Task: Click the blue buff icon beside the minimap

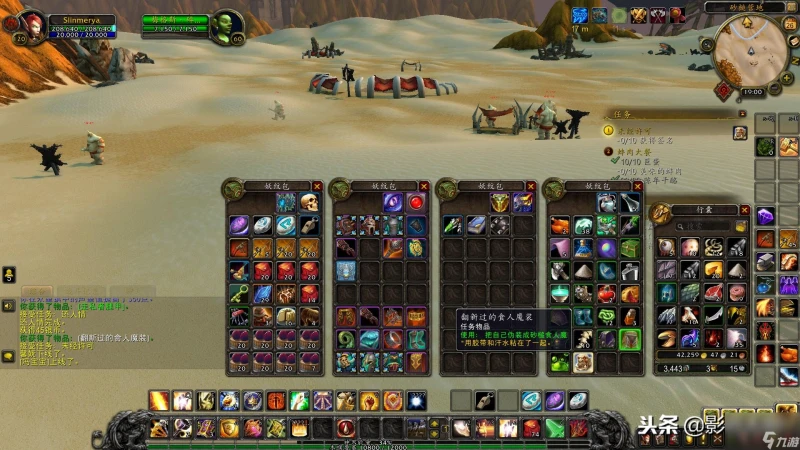Action: pos(580,16)
